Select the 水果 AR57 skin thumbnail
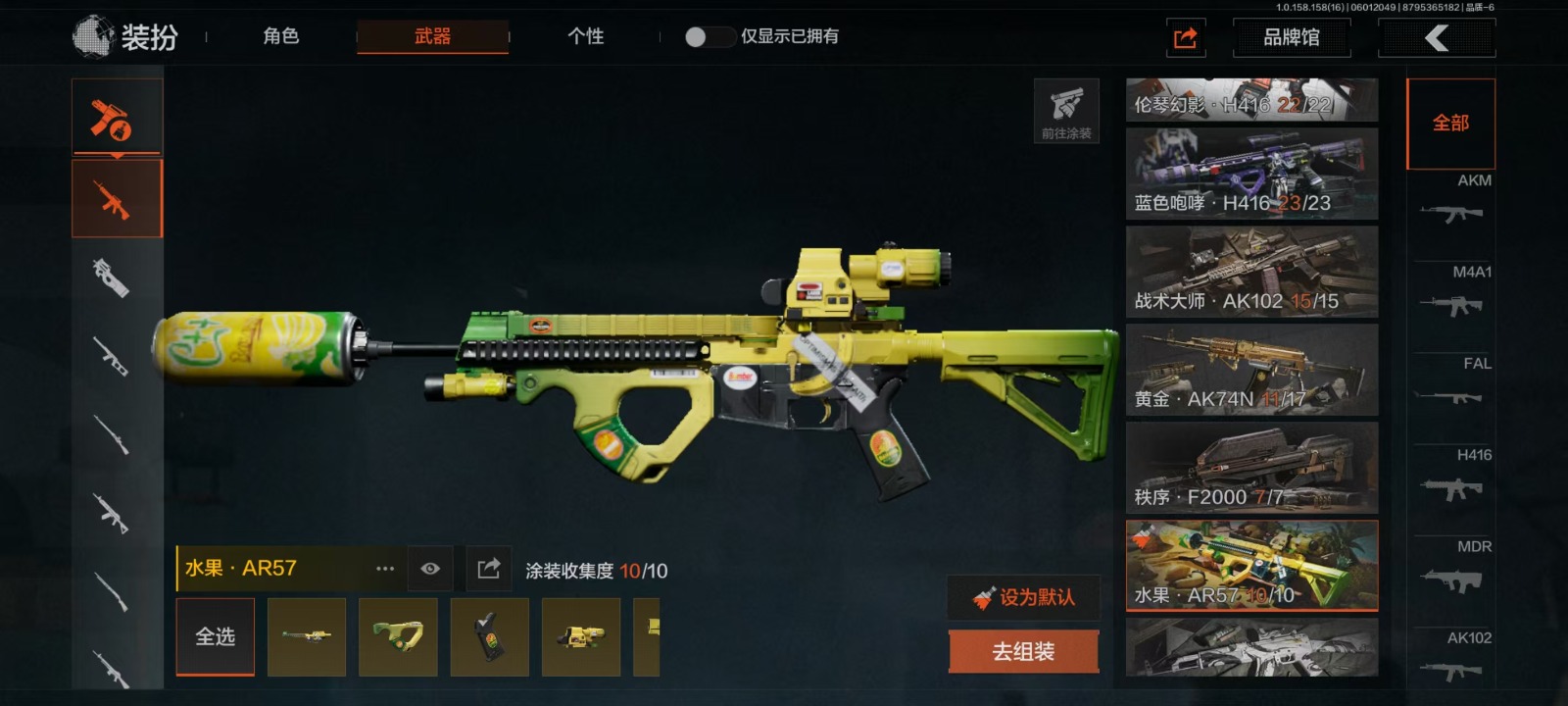This screenshot has width=1568, height=706. point(1251,566)
